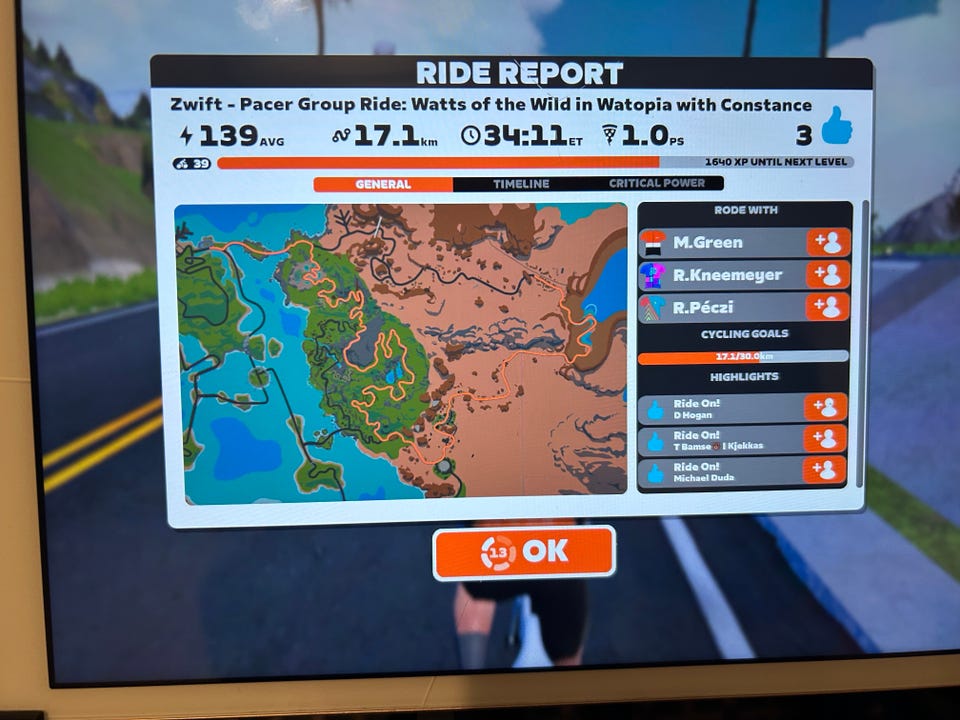Select the M.Green rider row

(x=722, y=243)
